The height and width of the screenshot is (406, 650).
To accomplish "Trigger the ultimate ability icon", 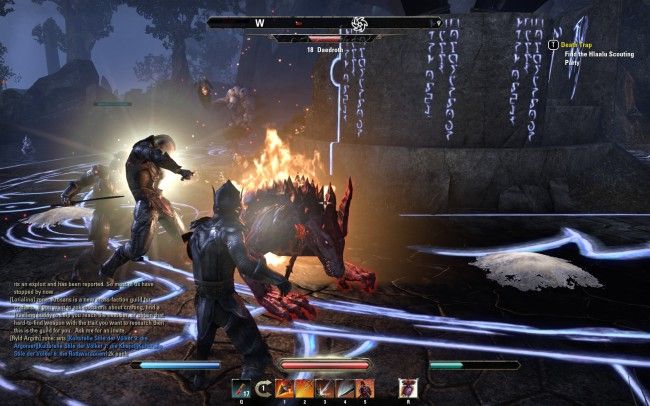I will tap(406, 388).
